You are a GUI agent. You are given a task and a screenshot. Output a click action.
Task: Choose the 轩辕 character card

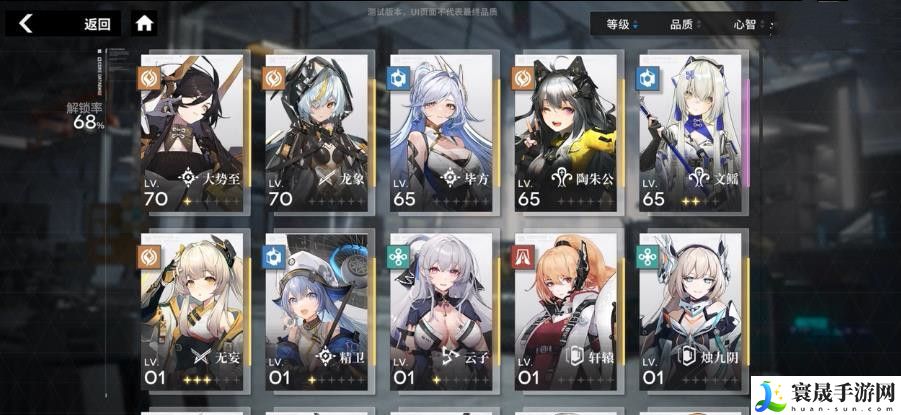567,314
